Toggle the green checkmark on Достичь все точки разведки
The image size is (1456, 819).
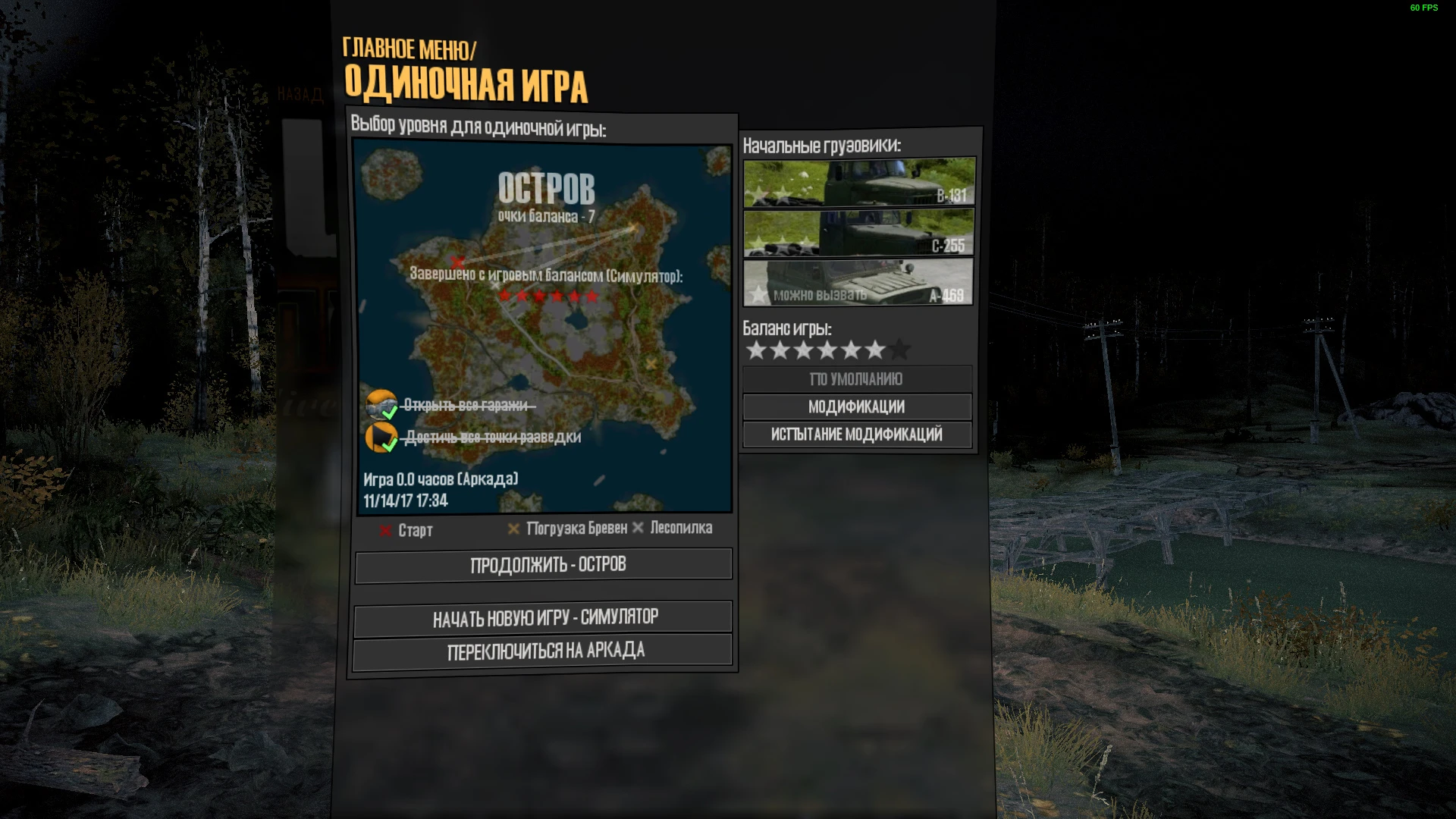point(391,445)
